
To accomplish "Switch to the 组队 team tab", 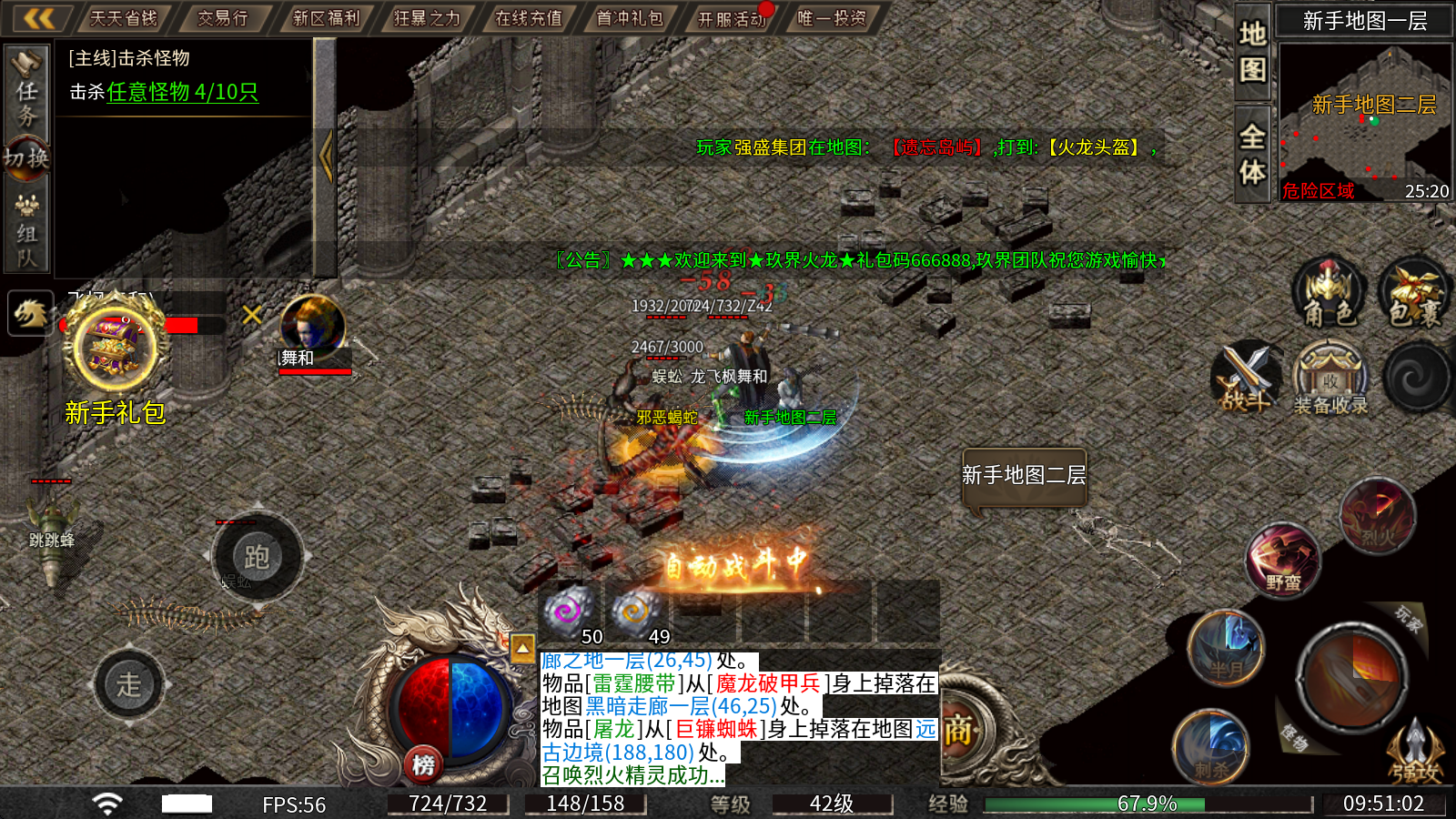I will click(26, 233).
